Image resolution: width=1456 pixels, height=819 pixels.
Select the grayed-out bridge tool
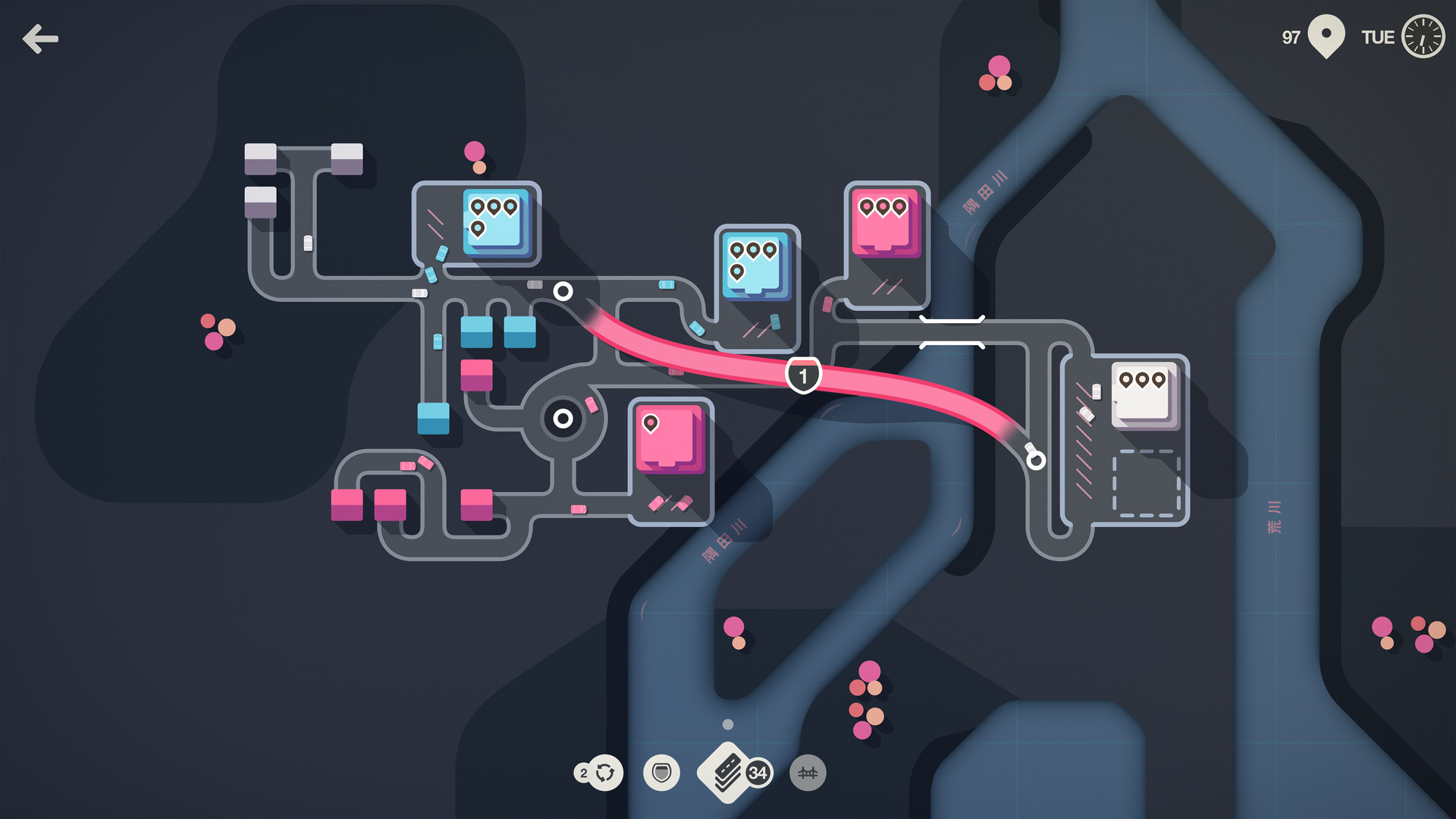[808, 773]
